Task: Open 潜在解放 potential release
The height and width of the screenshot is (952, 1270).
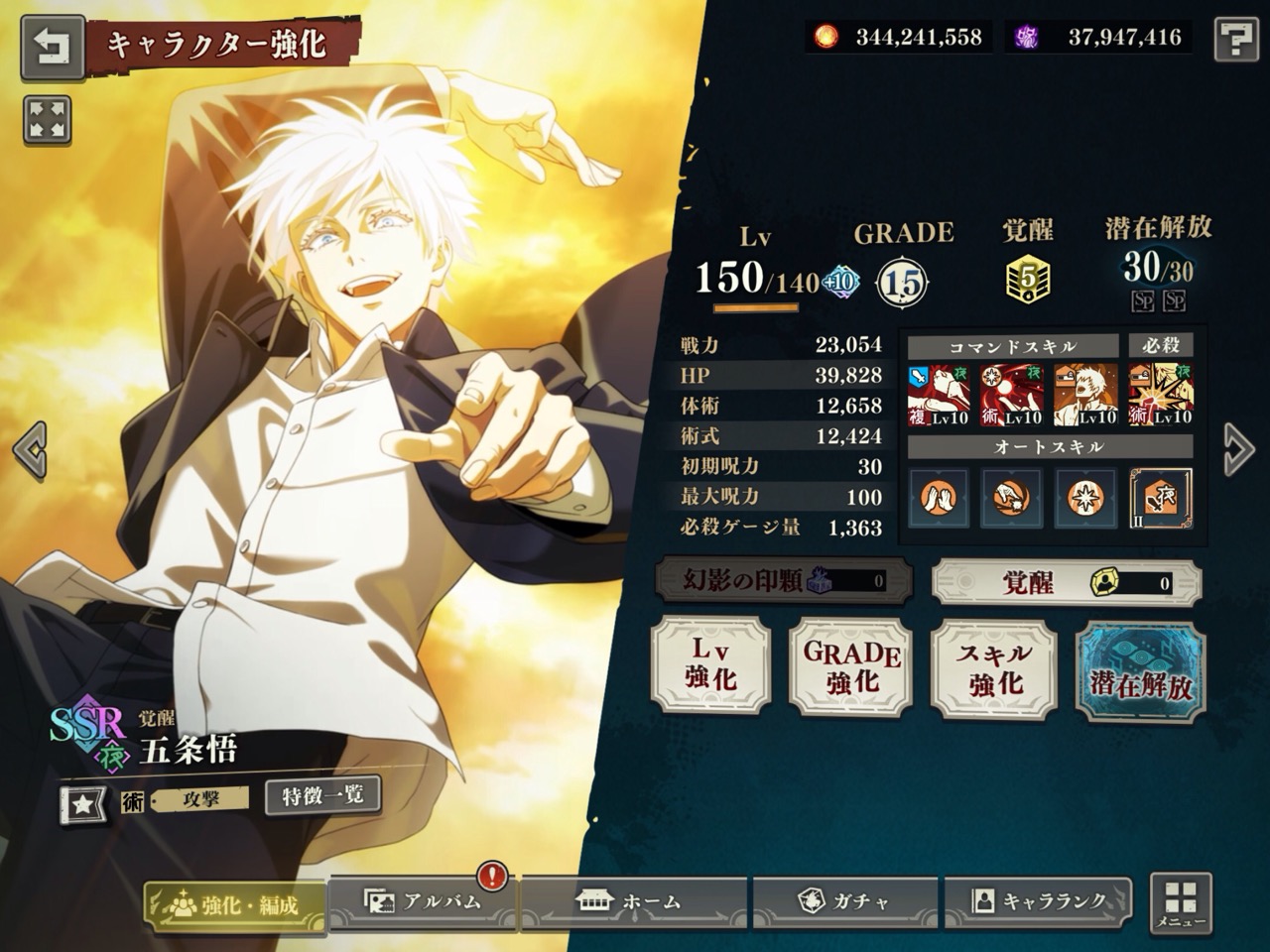Action: [x=1140, y=669]
